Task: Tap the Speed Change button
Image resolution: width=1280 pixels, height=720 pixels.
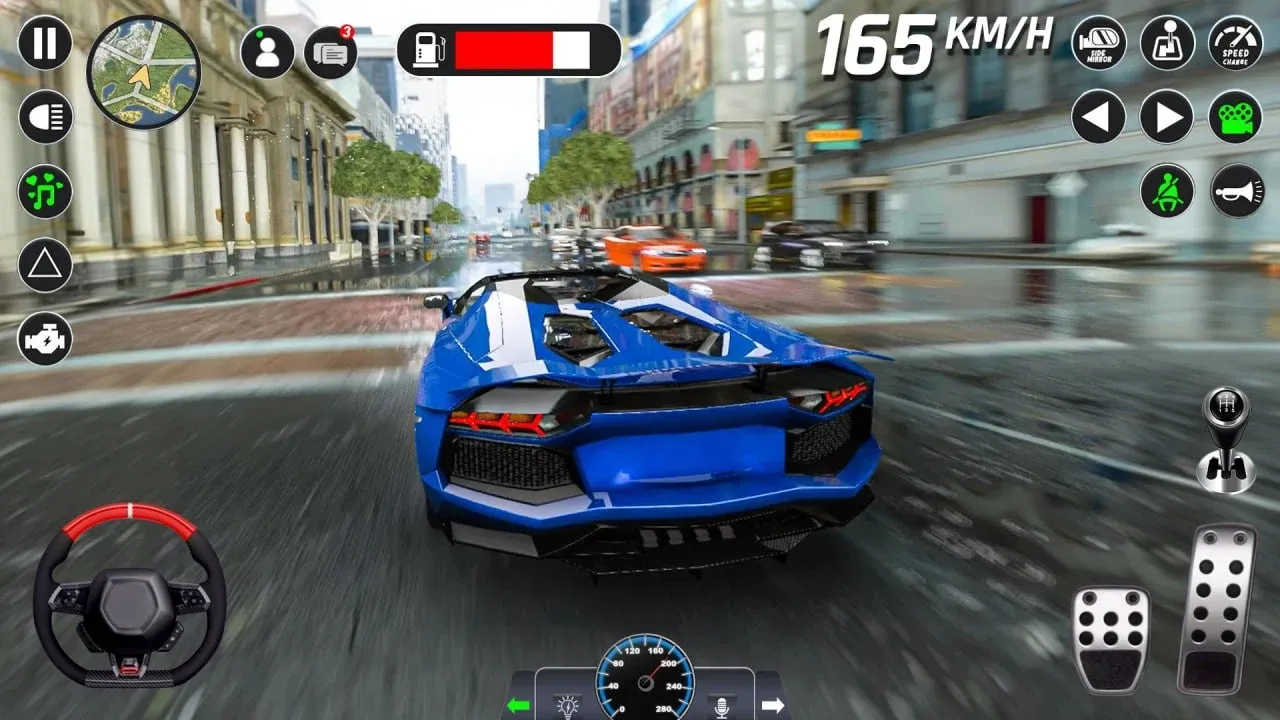Action: [x=1236, y=43]
